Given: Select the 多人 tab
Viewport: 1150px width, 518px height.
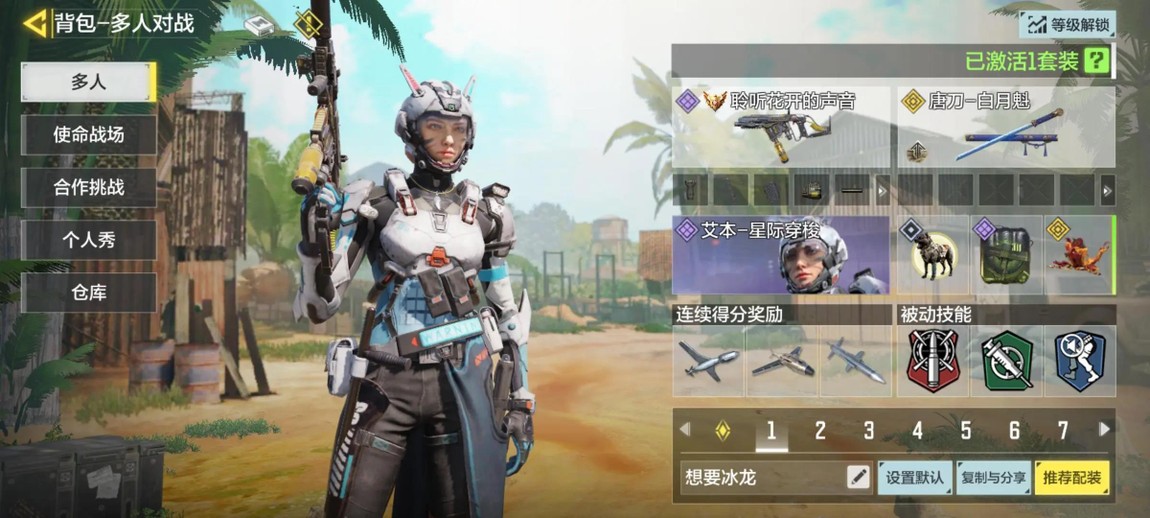Looking at the screenshot, I should click(x=88, y=82).
